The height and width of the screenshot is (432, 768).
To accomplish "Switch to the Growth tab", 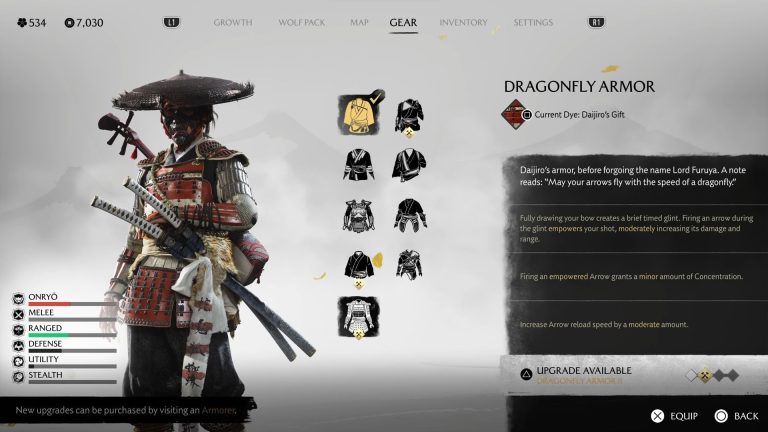I will click(x=233, y=22).
